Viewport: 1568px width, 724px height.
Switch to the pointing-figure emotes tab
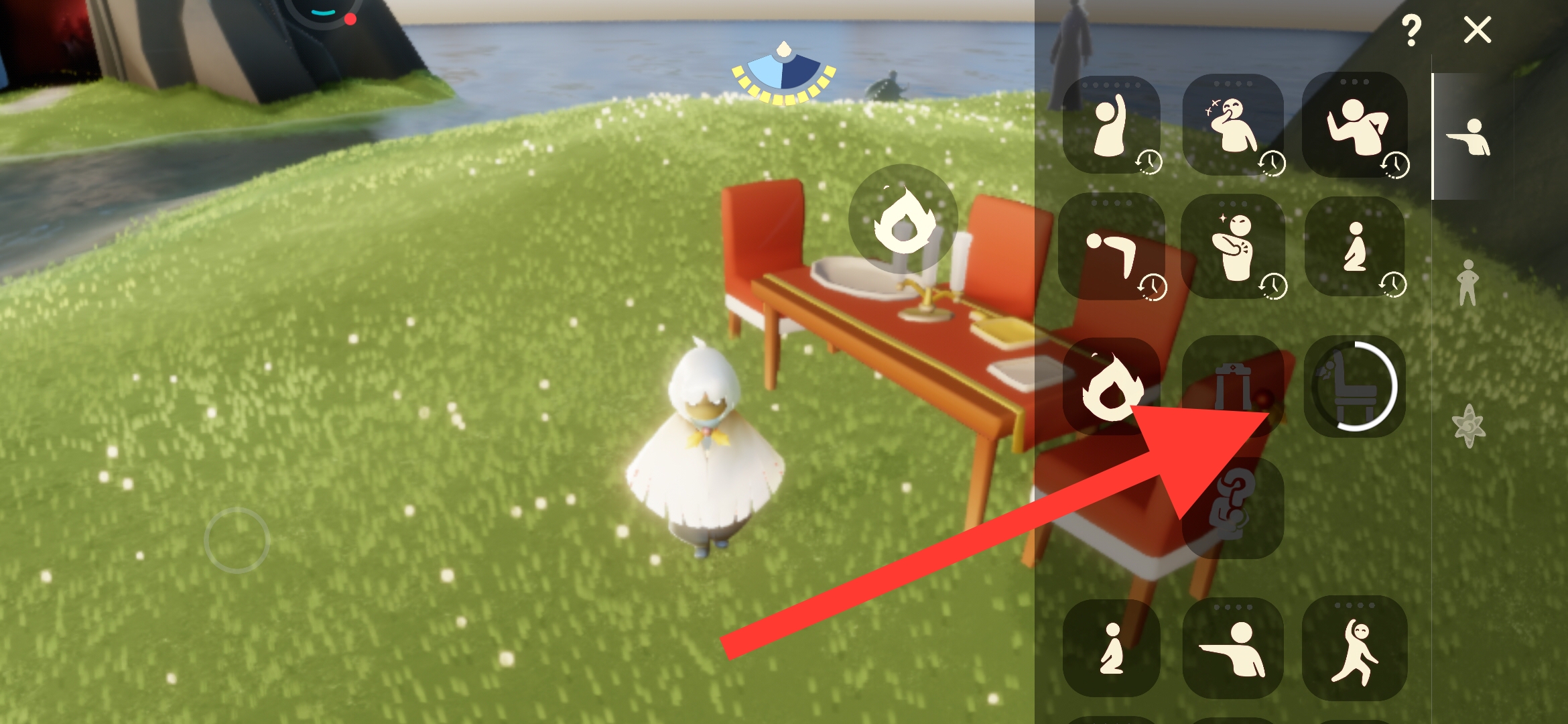[x=1469, y=137]
